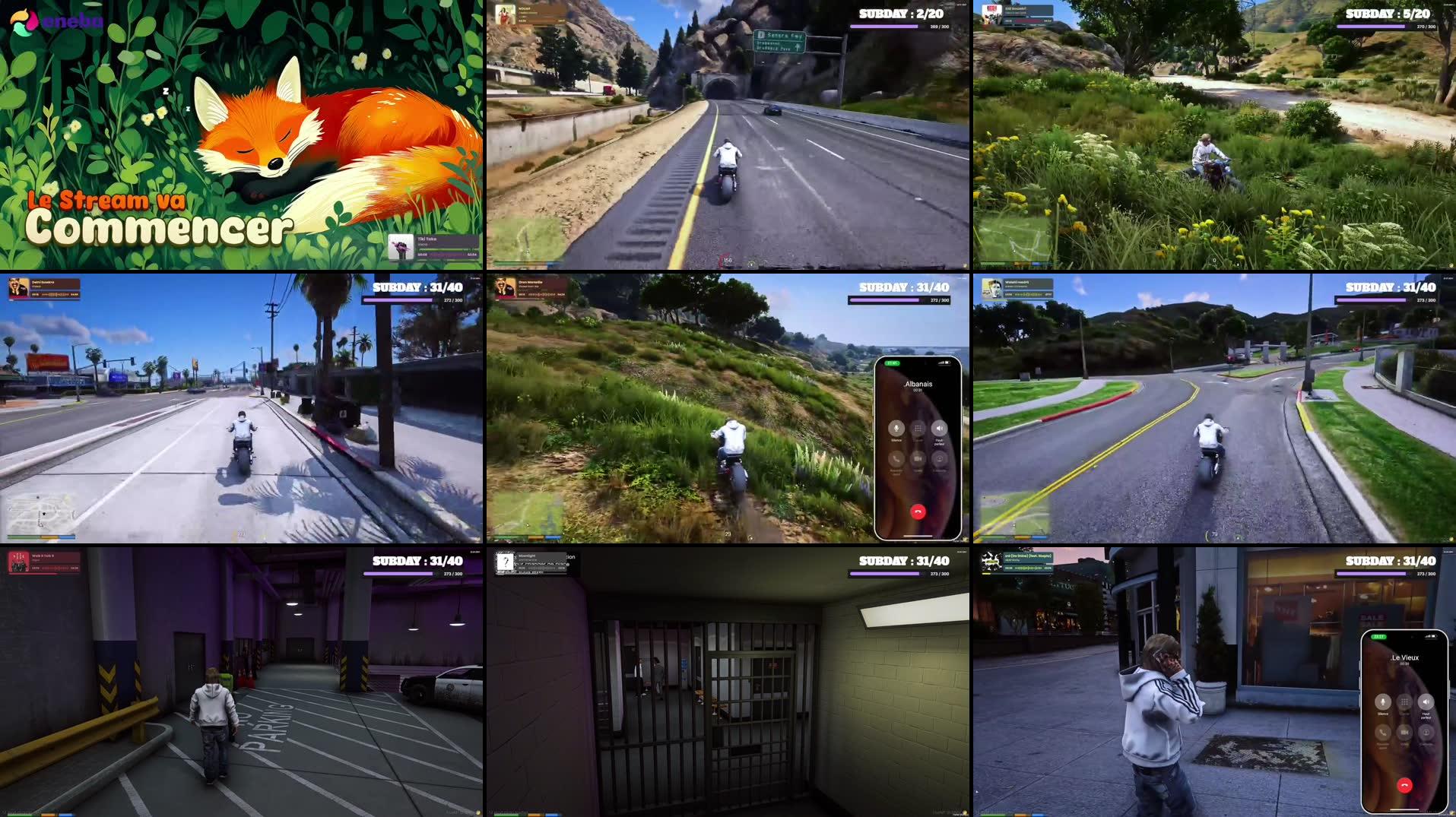Click the NOUAR now-playing album art
The height and width of the screenshot is (817, 1456).
click(x=504, y=15)
